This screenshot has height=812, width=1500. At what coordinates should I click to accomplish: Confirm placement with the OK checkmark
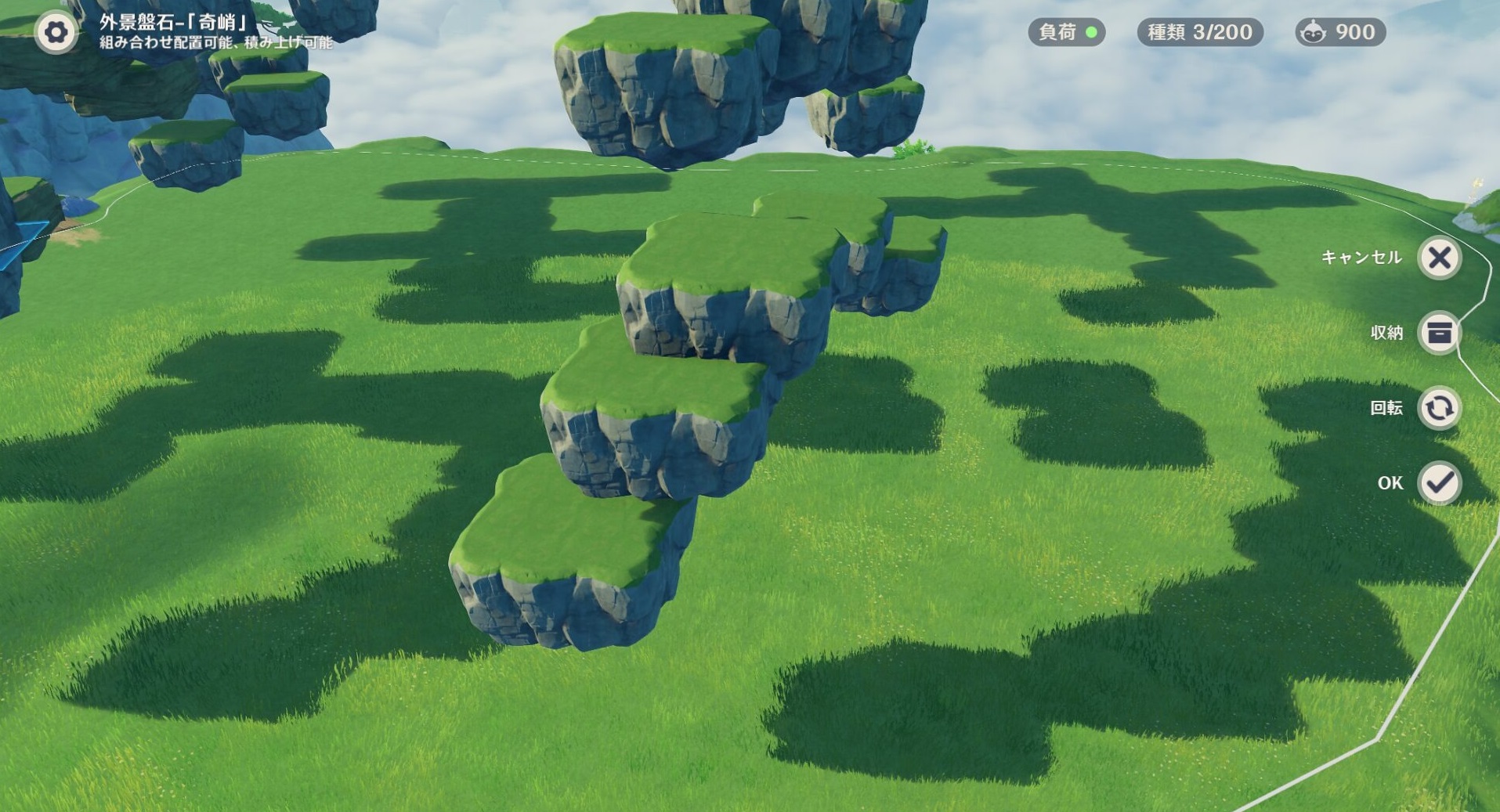1439,482
